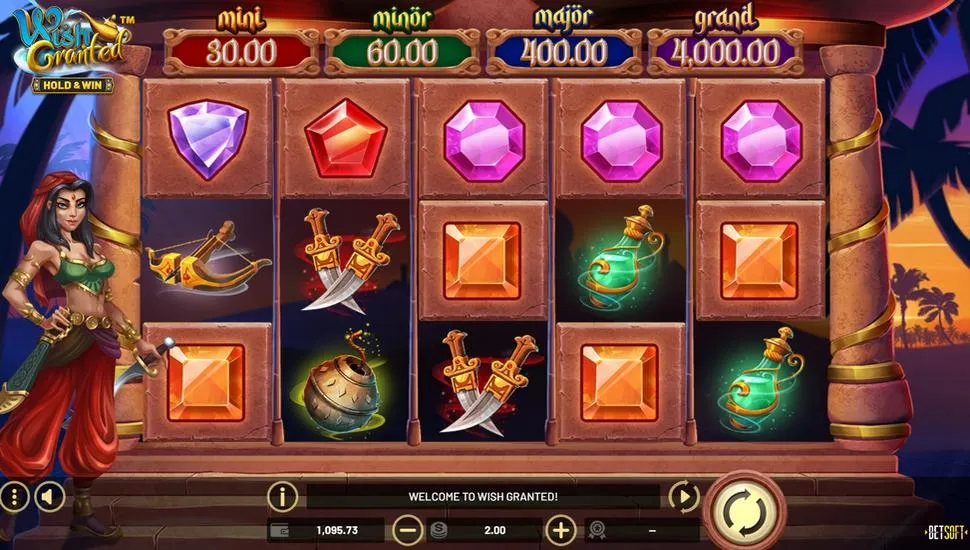970x550 pixels.
Task: Activate the autoplay button beside the message bar
Action: 683,496
